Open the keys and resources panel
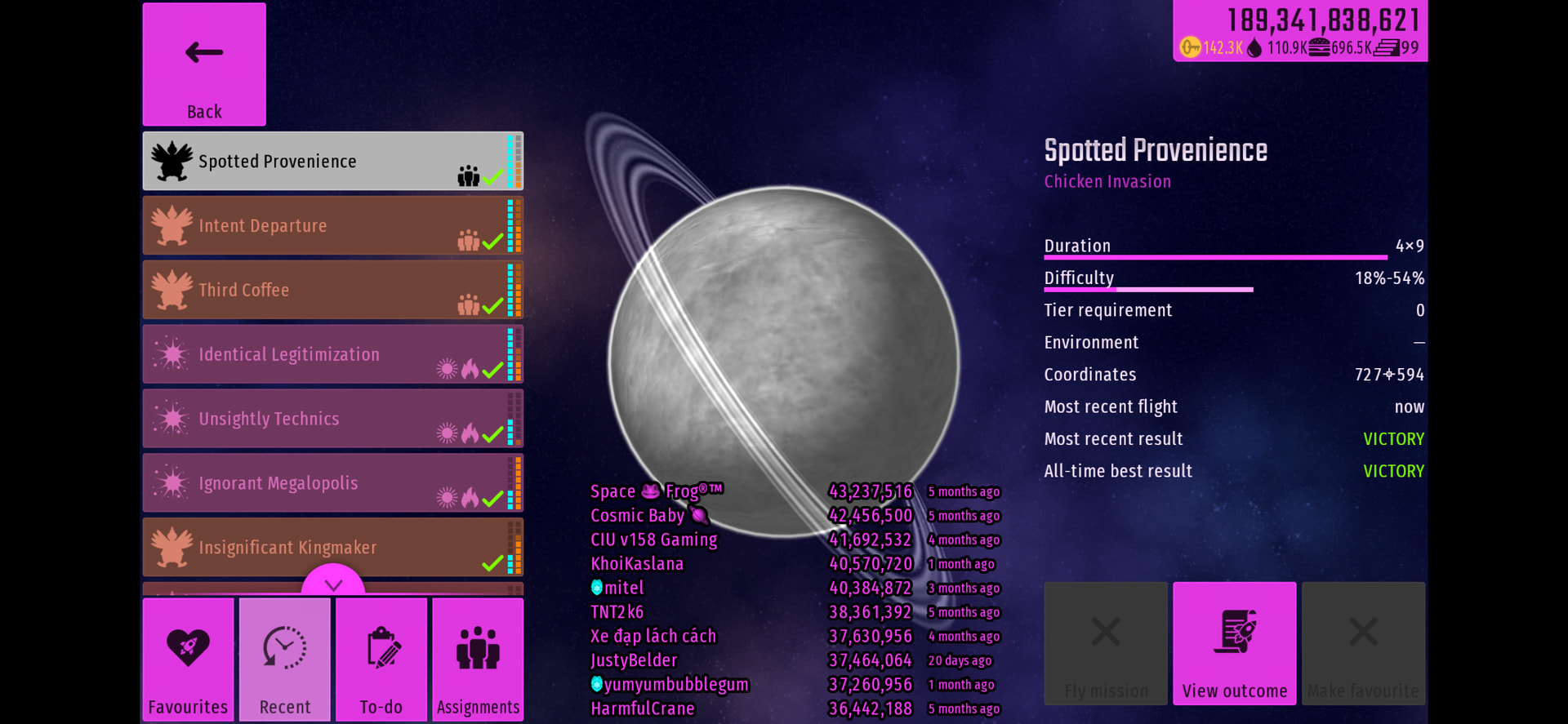Image resolution: width=1568 pixels, height=724 pixels. (x=1300, y=31)
